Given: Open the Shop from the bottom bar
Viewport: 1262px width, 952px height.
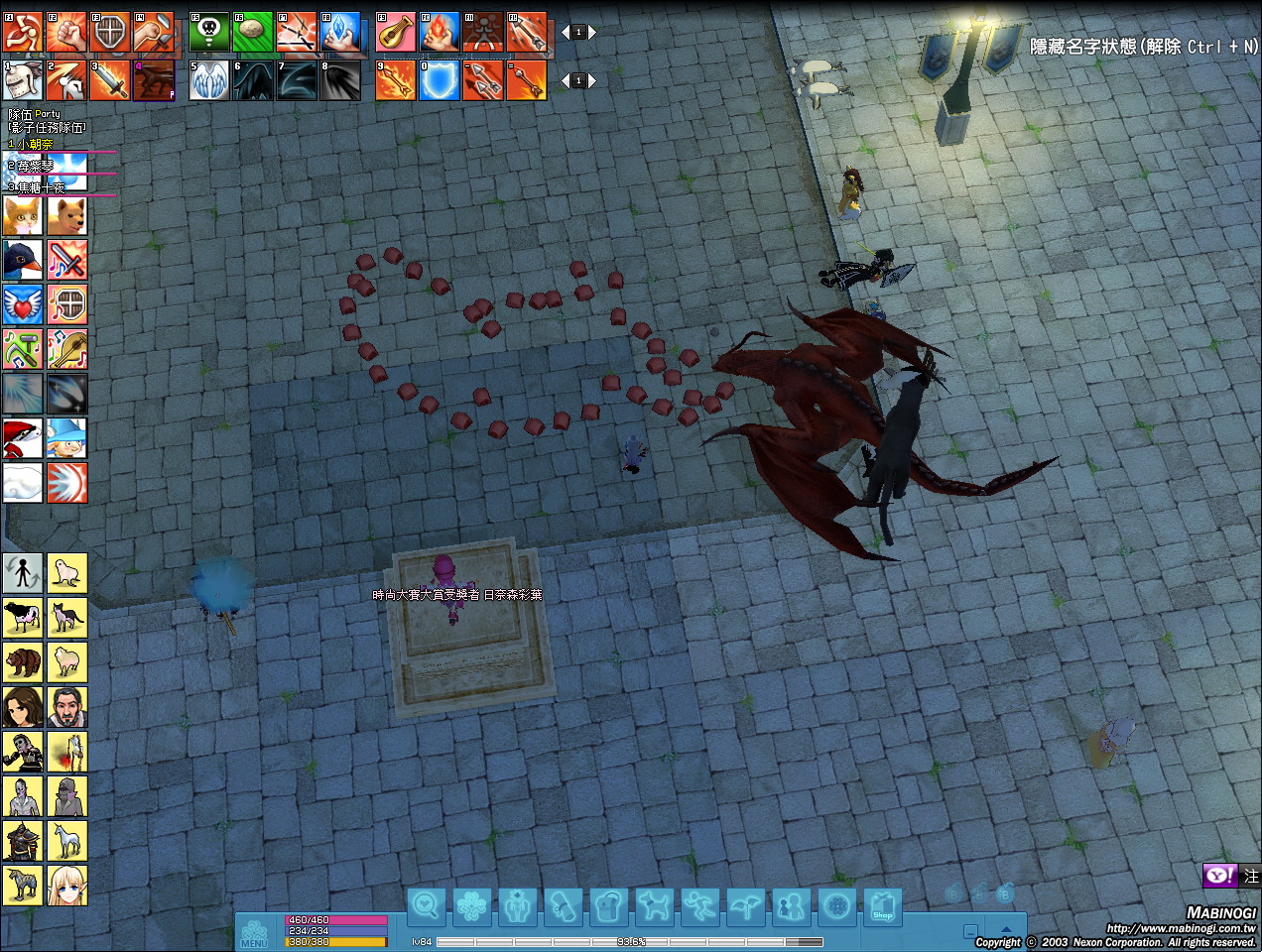Looking at the screenshot, I should click(x=882, y=906).
